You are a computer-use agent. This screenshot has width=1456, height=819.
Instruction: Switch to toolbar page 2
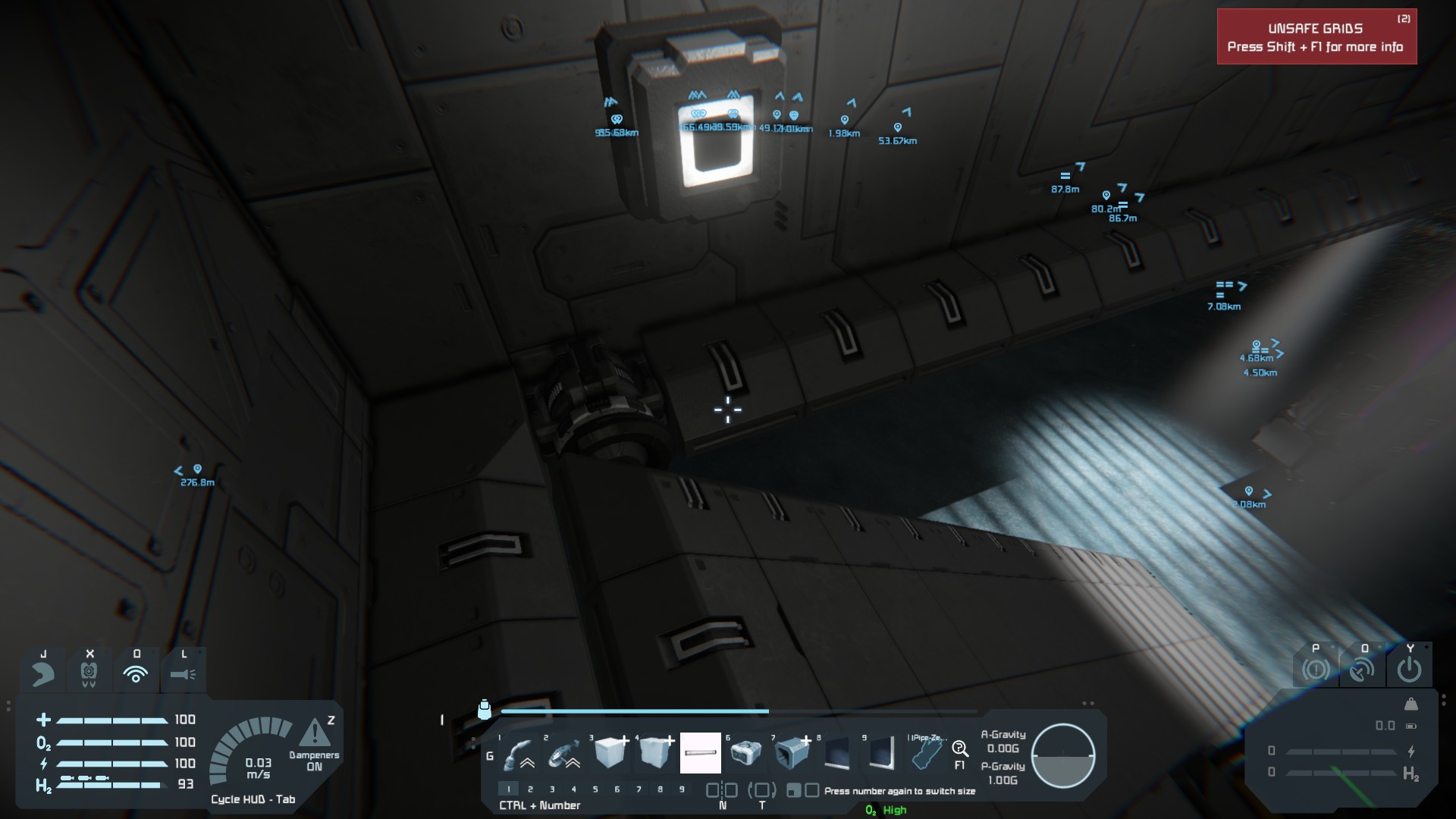click(530, 789)
